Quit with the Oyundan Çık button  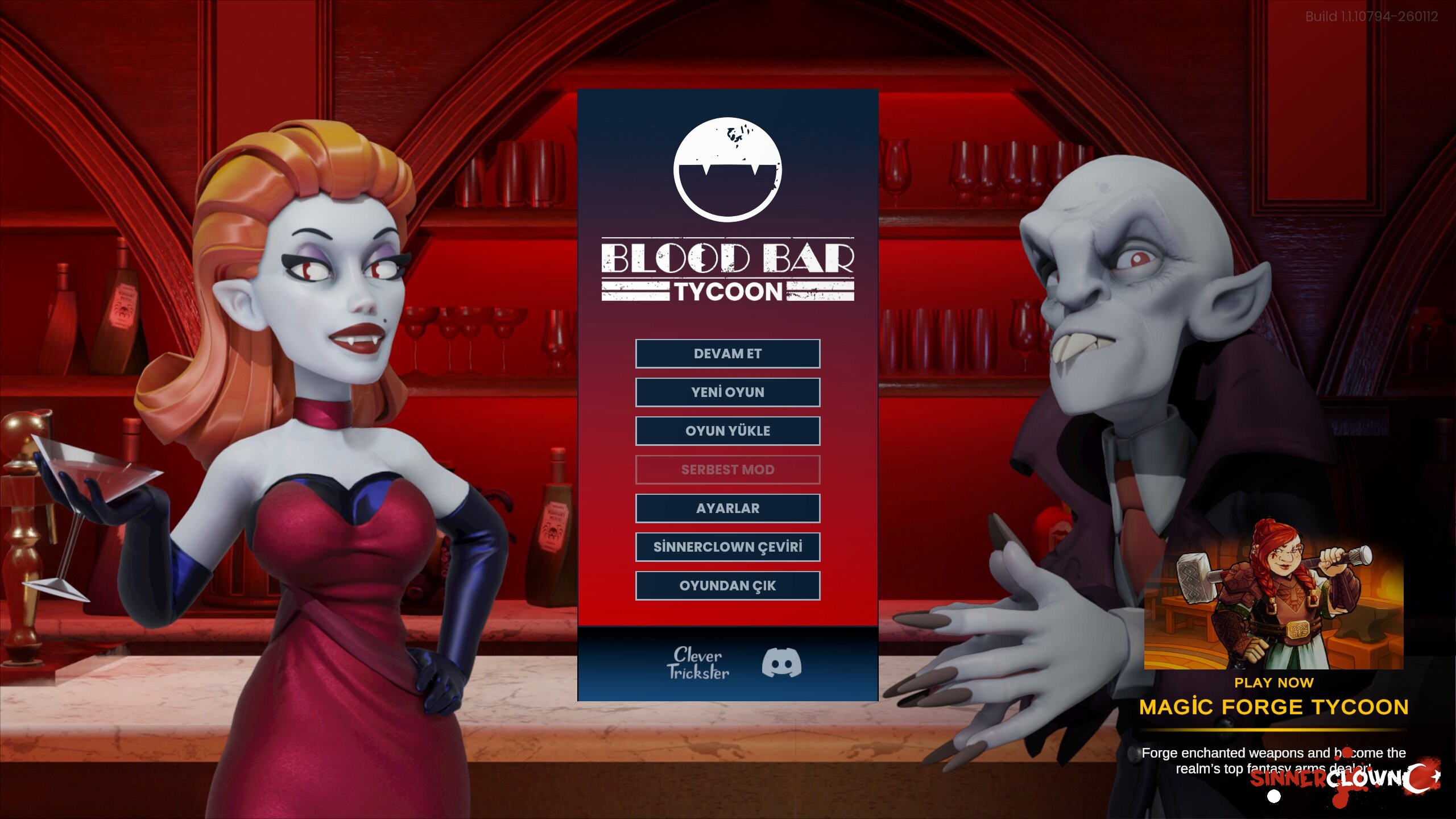click(x=727, y=586)
